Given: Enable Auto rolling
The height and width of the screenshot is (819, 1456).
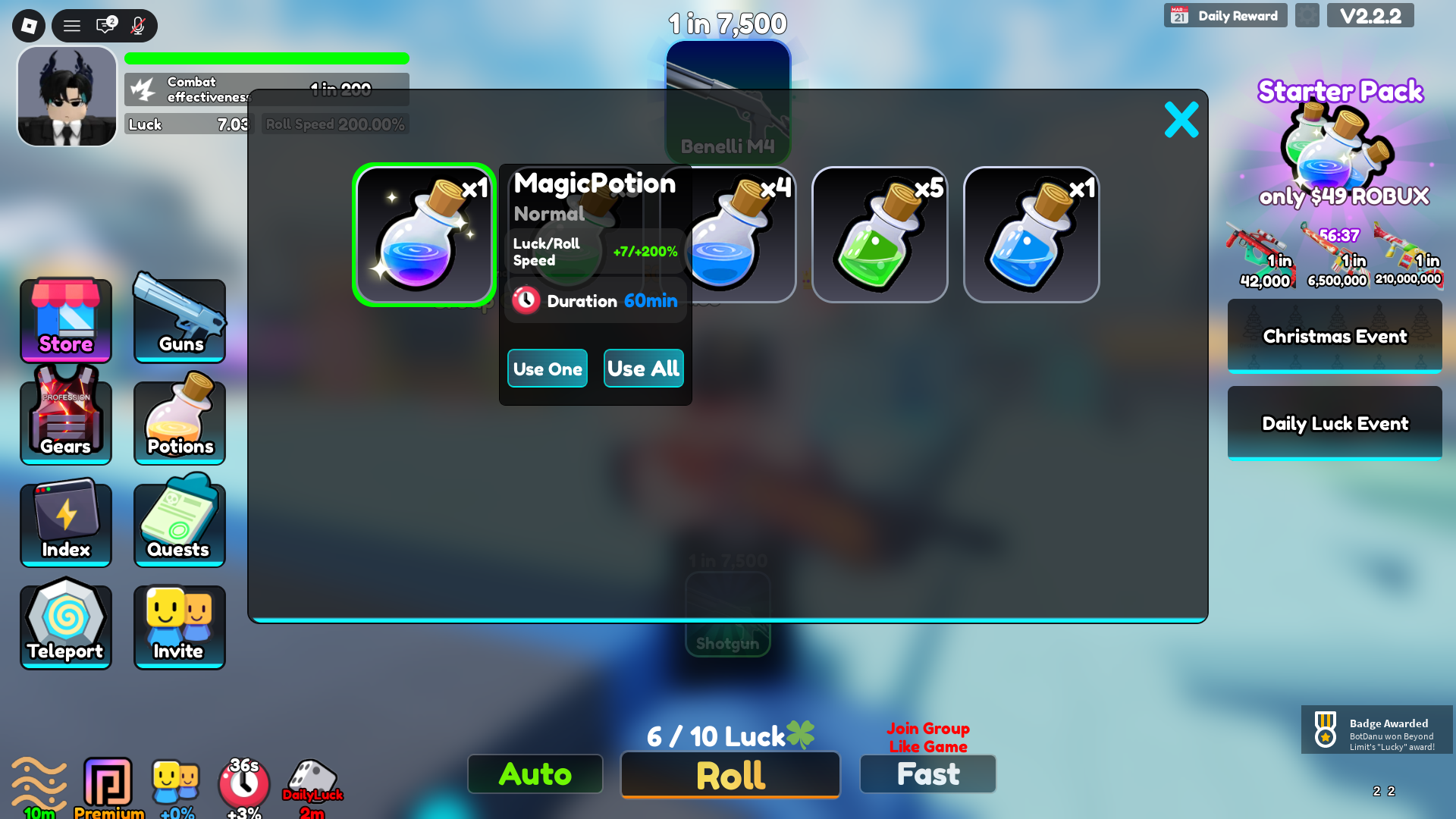Looking at the screenshot, I should 535,774.
